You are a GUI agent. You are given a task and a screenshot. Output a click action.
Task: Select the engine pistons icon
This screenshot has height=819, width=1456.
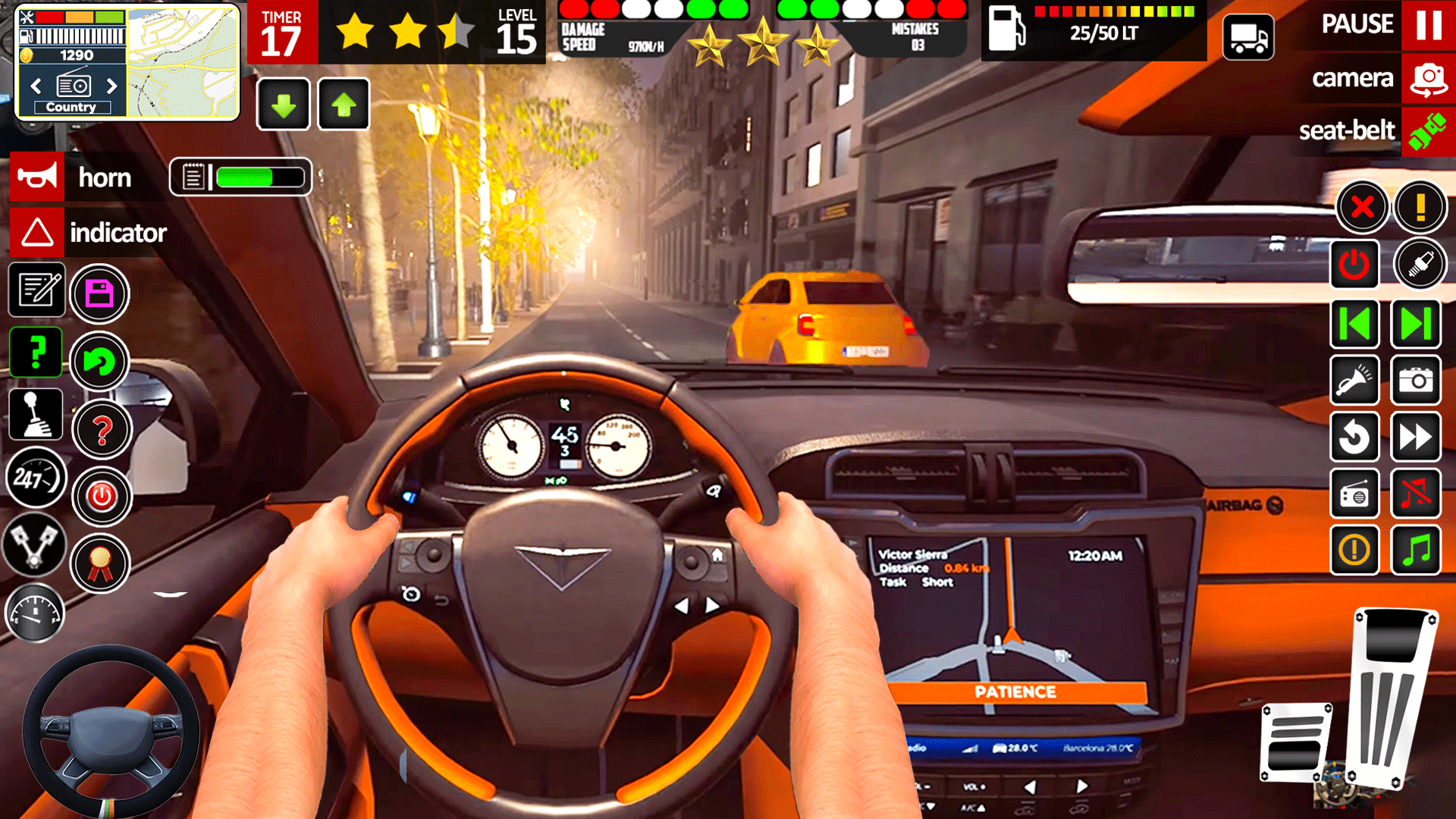pos(34,547)
